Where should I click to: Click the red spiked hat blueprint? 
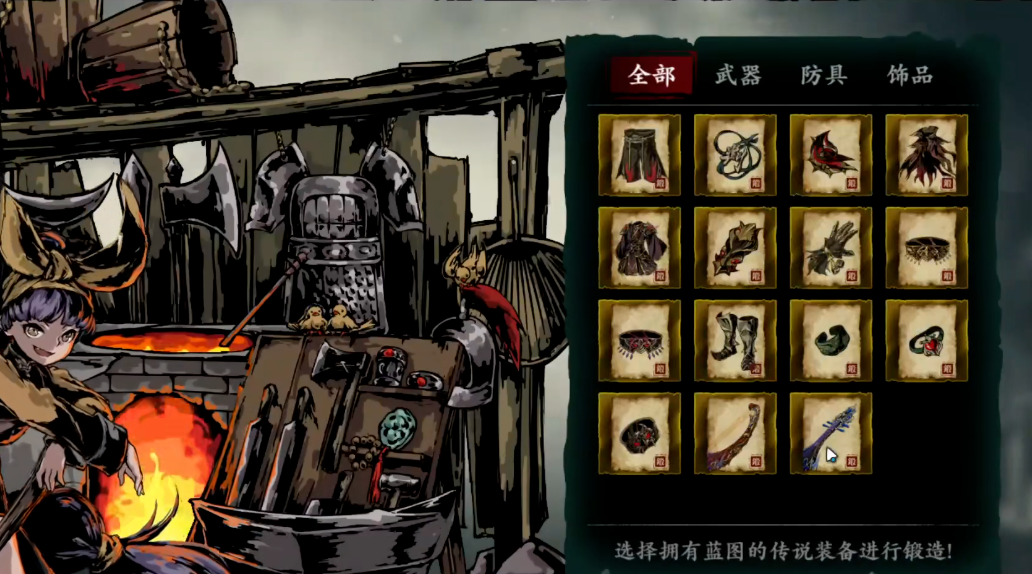[x=831, y=155]
